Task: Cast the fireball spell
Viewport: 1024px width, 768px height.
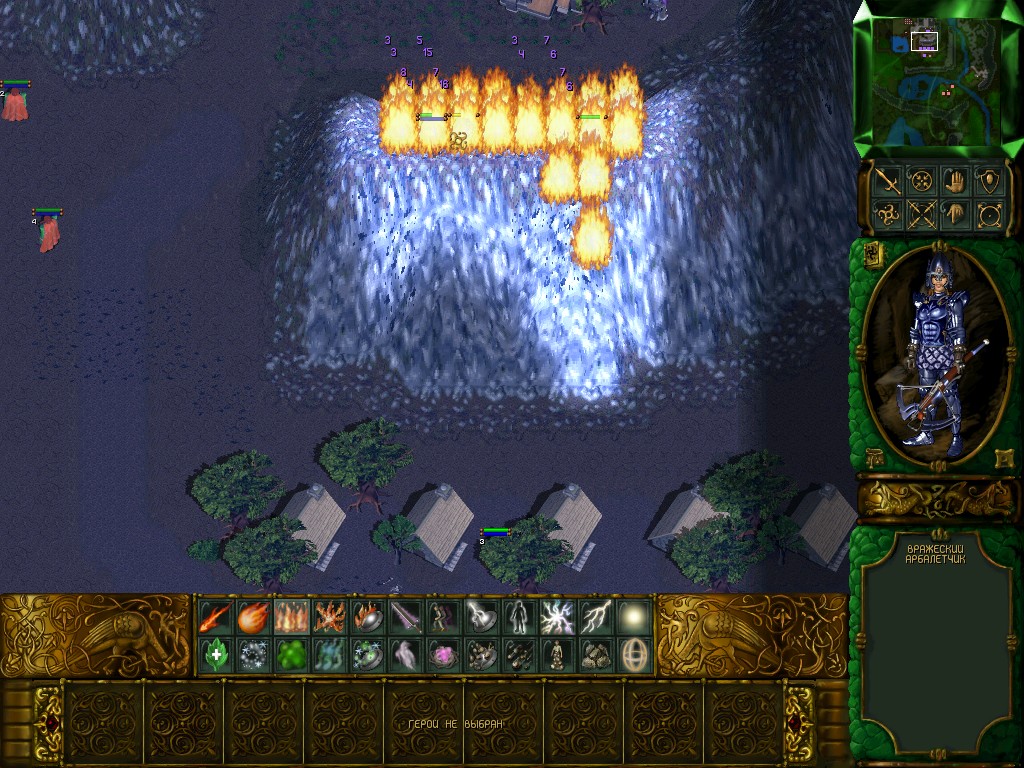Action: pos(253,617)
